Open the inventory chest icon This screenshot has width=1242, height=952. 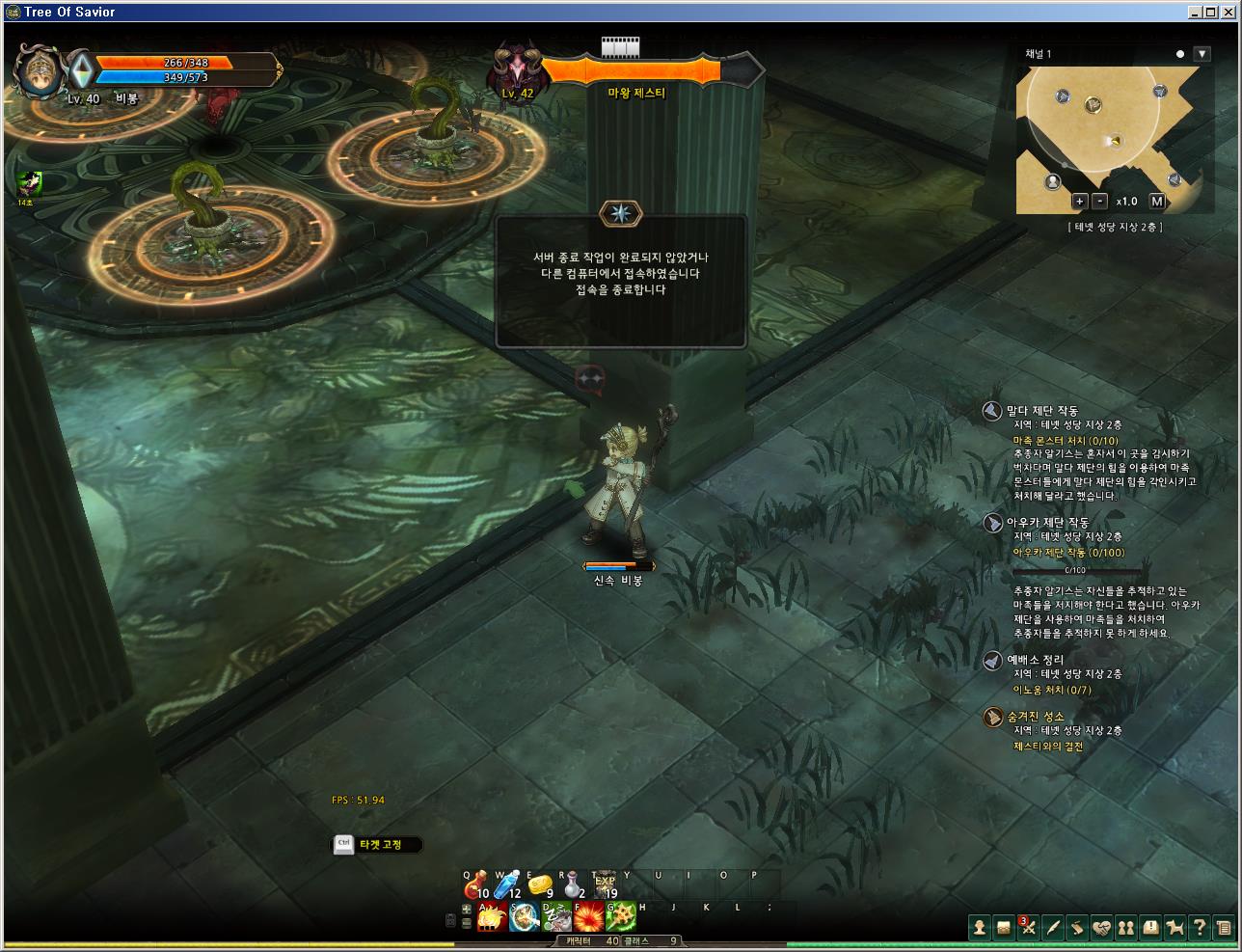[1004, 927]
